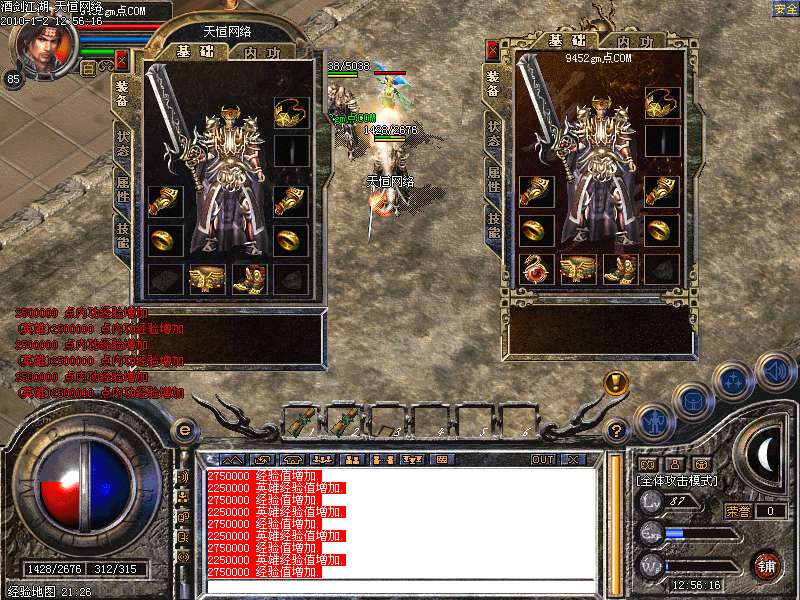Select the belt slot in left panel
Screen dimensions: 800x600
tap(207, 278)
